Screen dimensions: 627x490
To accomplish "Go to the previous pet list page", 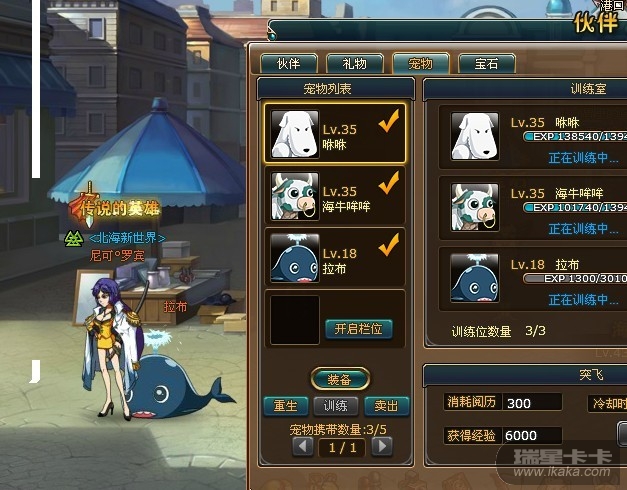I will click(303, 447).
